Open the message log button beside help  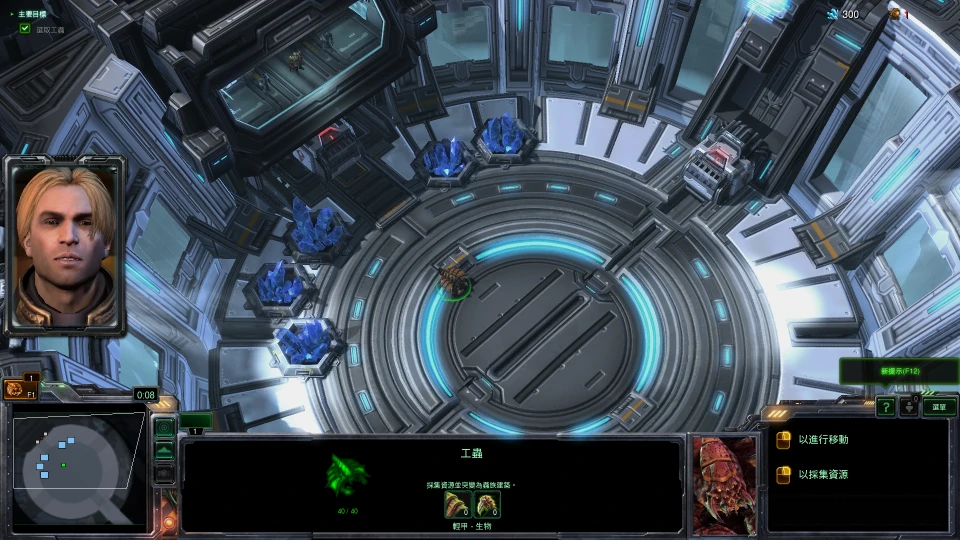tap(910, 407)
